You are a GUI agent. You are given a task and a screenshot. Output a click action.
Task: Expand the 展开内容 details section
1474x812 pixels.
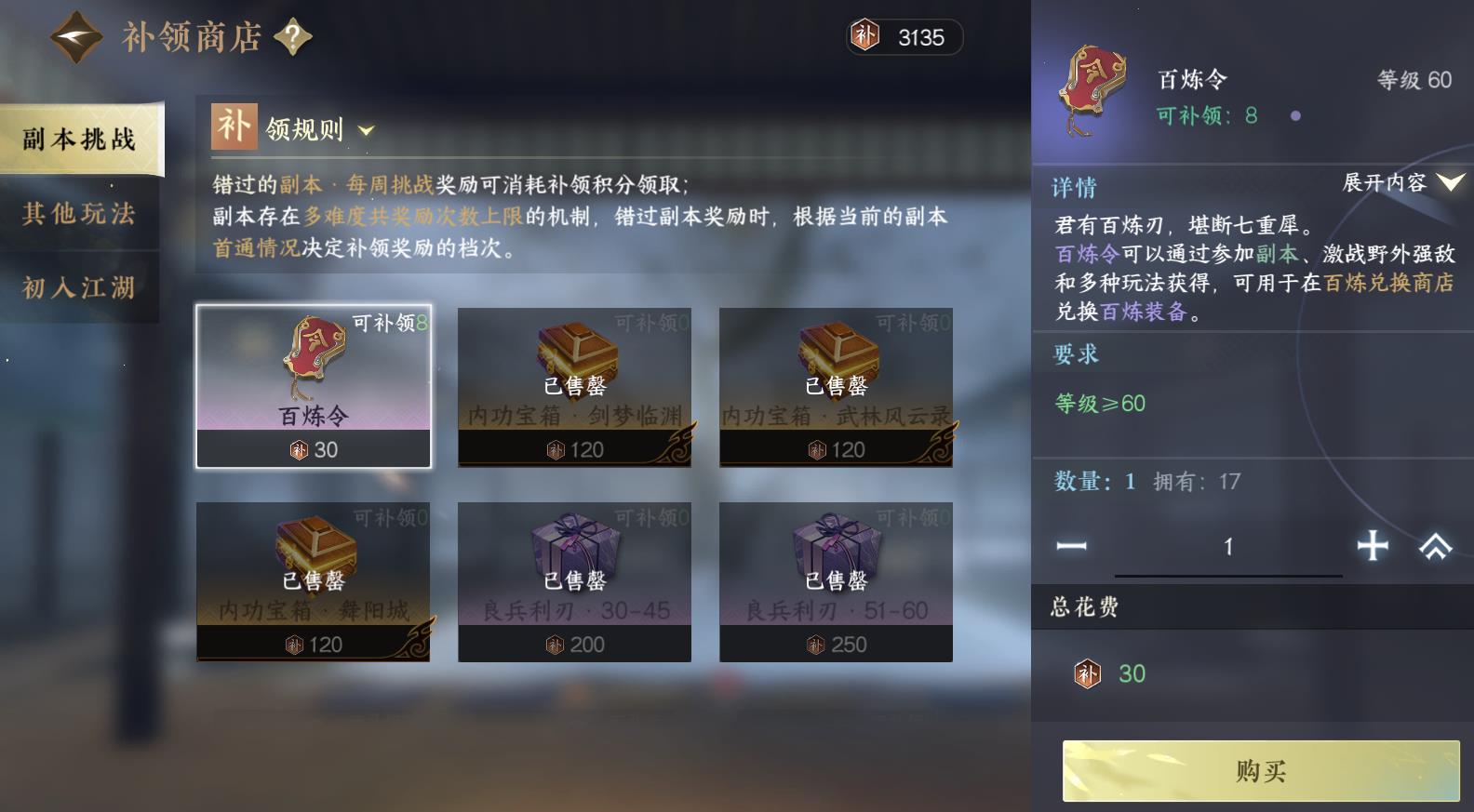coord(1385,184)
